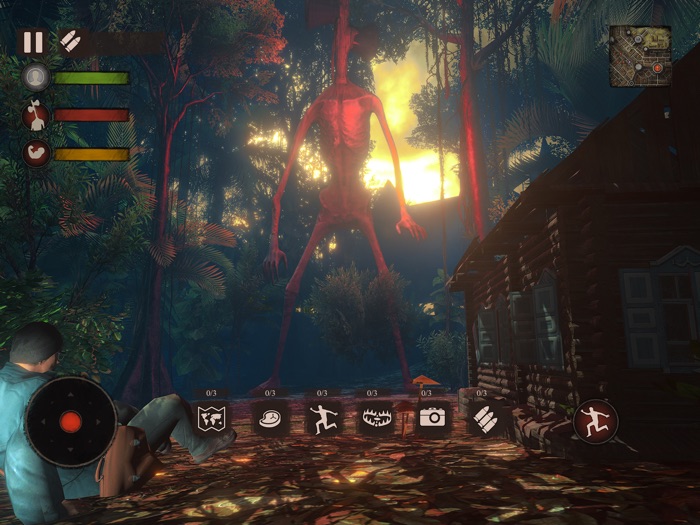The height and width of the screenshot is (525, 700).
Task: Select the camera item slot
Action: point(432,417)
